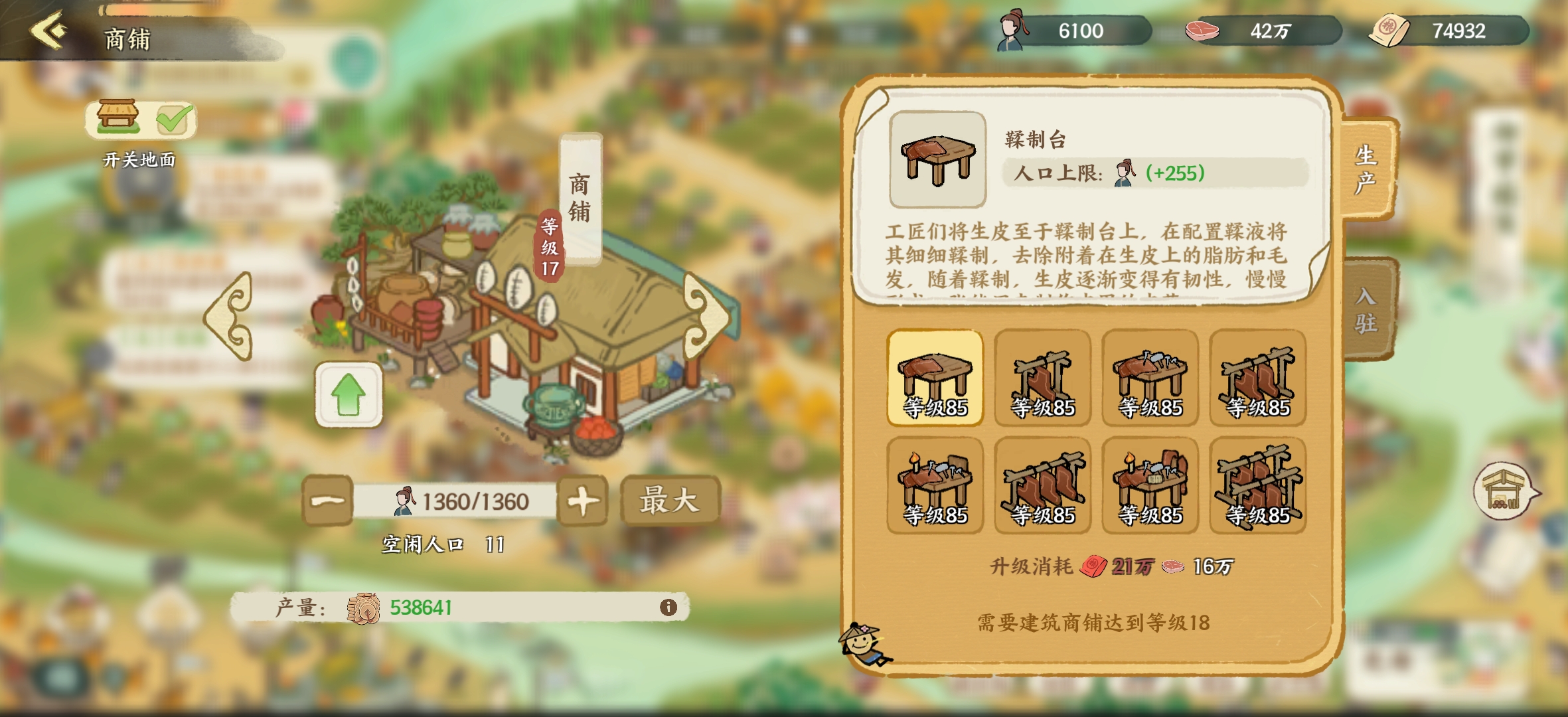The image size is (1568, 717).
Task: Set workers to maximum with 最大
Action: tap(669, 501)
